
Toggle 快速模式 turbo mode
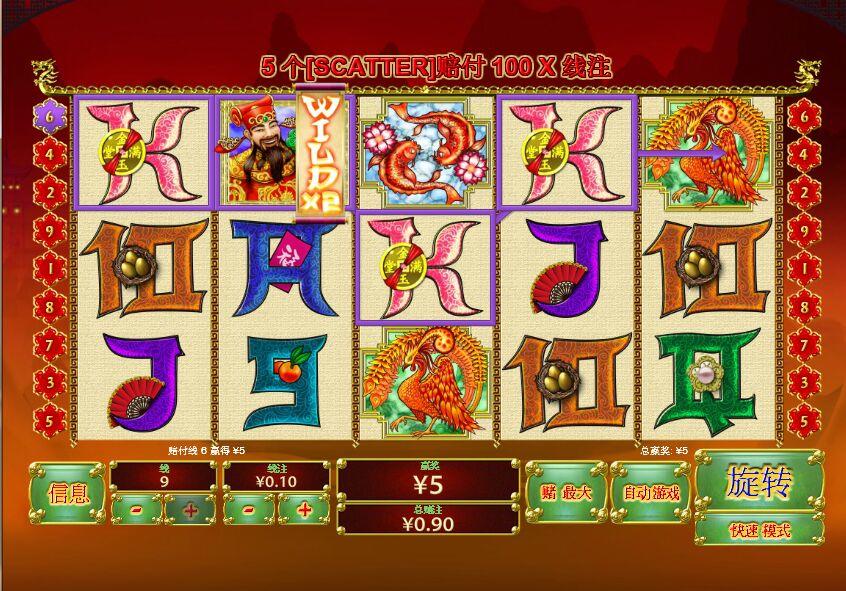point(759,529)
